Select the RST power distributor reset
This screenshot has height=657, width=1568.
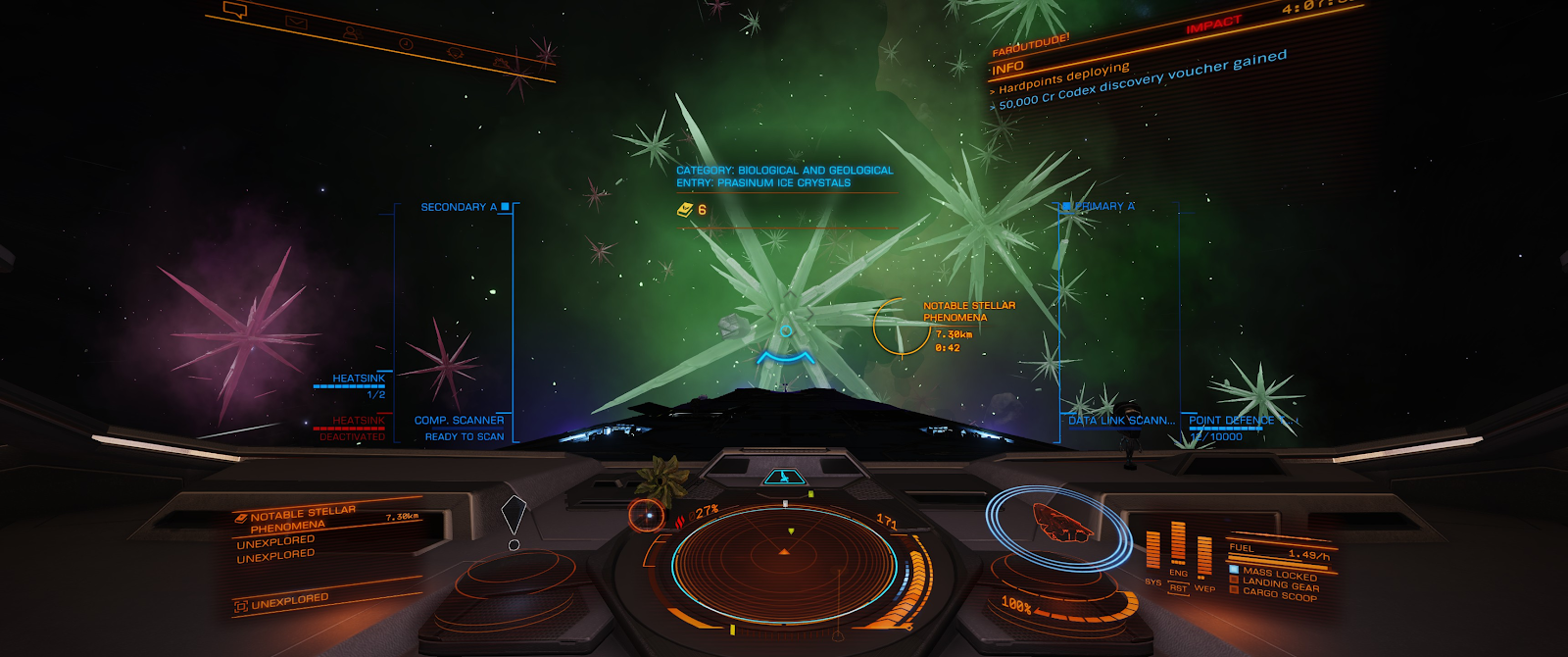pyautogui.click(x=1178, y=588)
